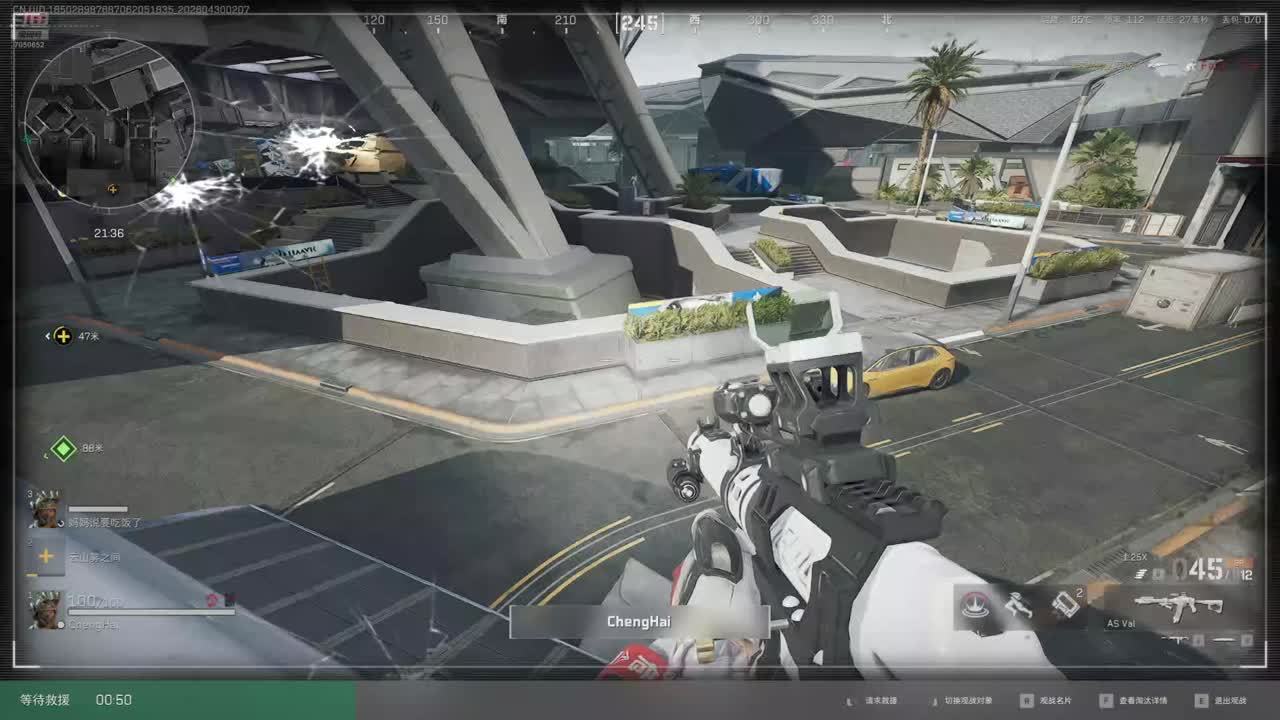Choose the gadget icon with count 2
The width and height of the screenshot is (1280, 720).
click(1065, 605)
